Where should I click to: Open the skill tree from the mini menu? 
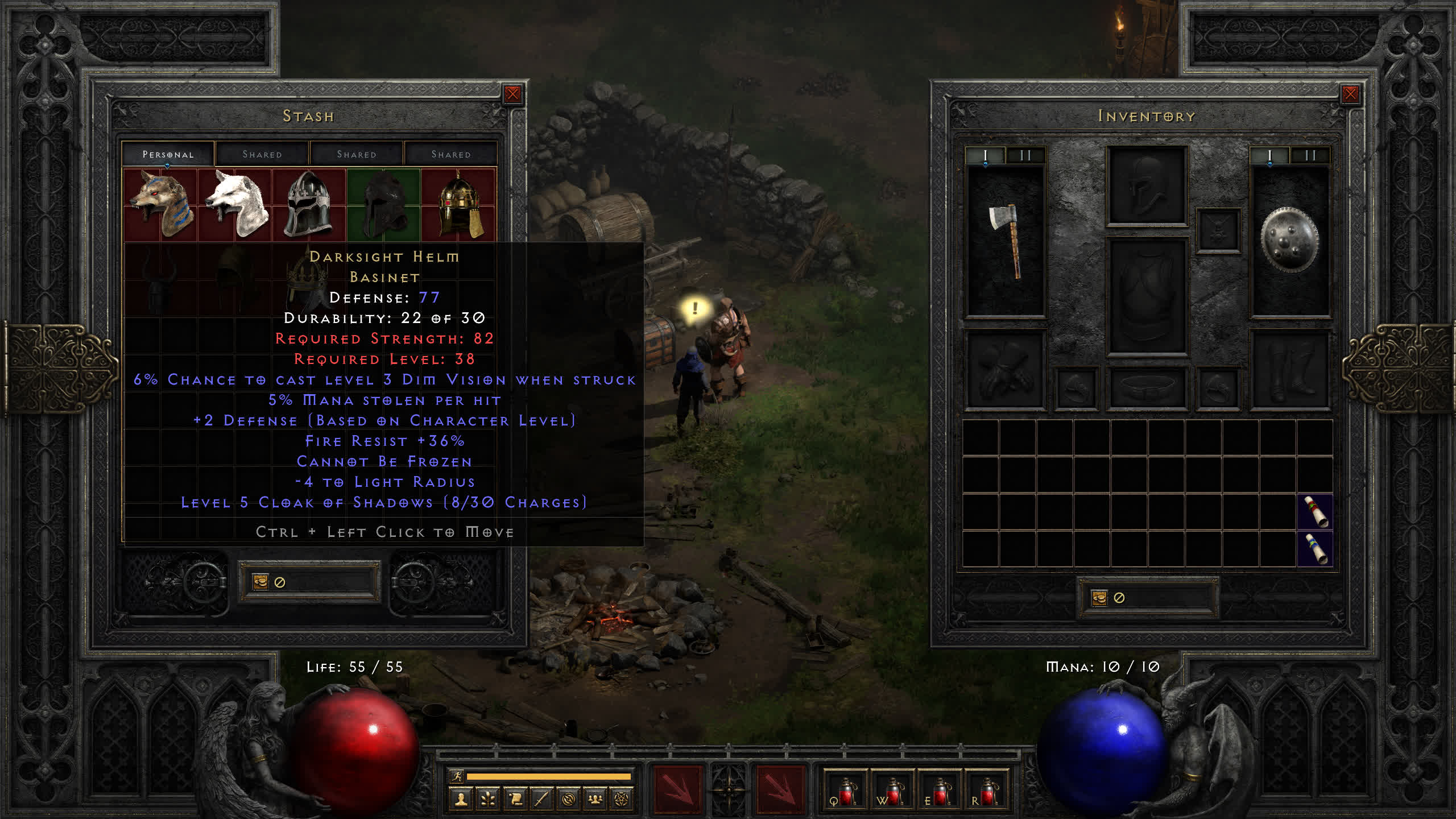click(x=488, y=799)
